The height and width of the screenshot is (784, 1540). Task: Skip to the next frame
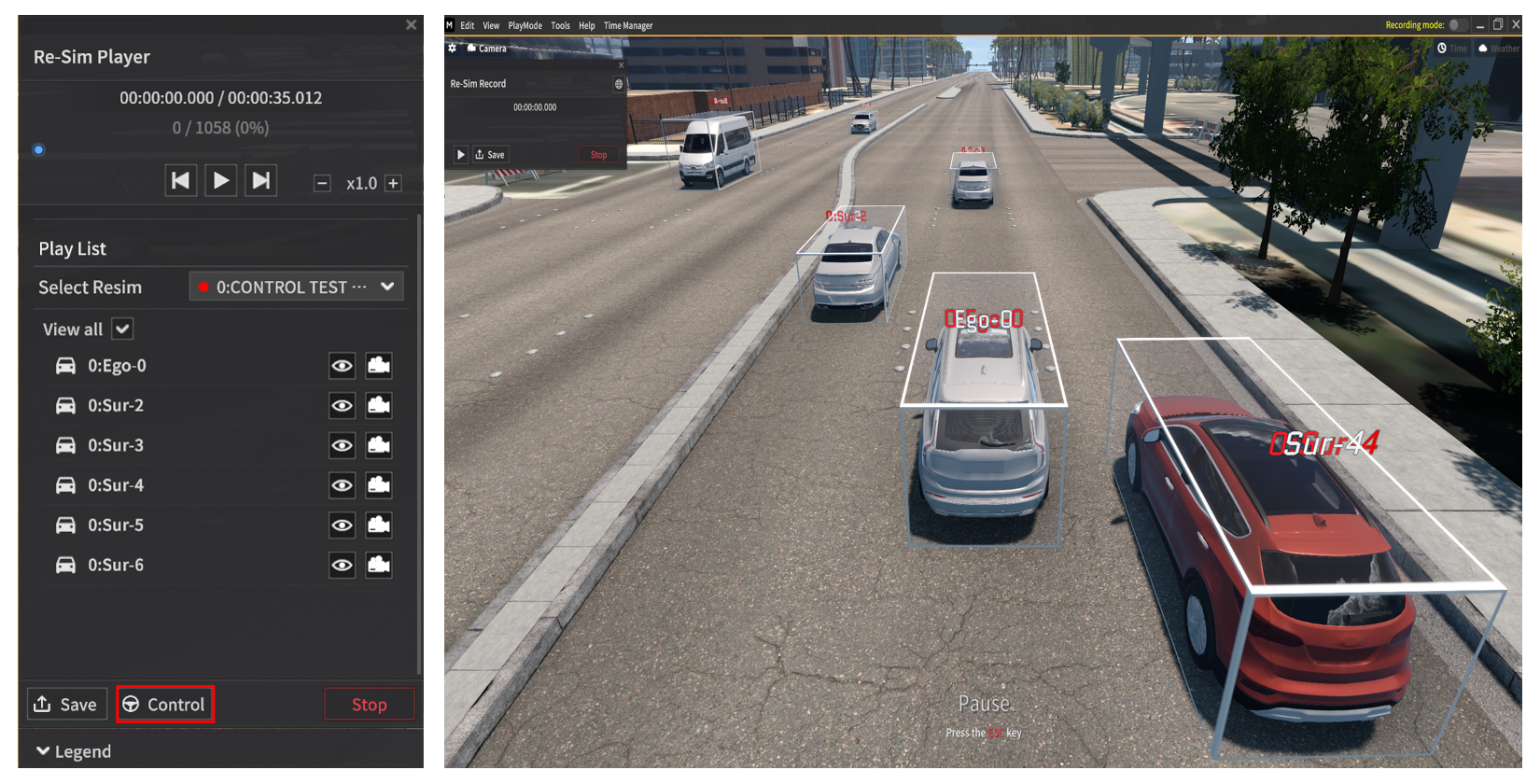(x=261, y=180)
